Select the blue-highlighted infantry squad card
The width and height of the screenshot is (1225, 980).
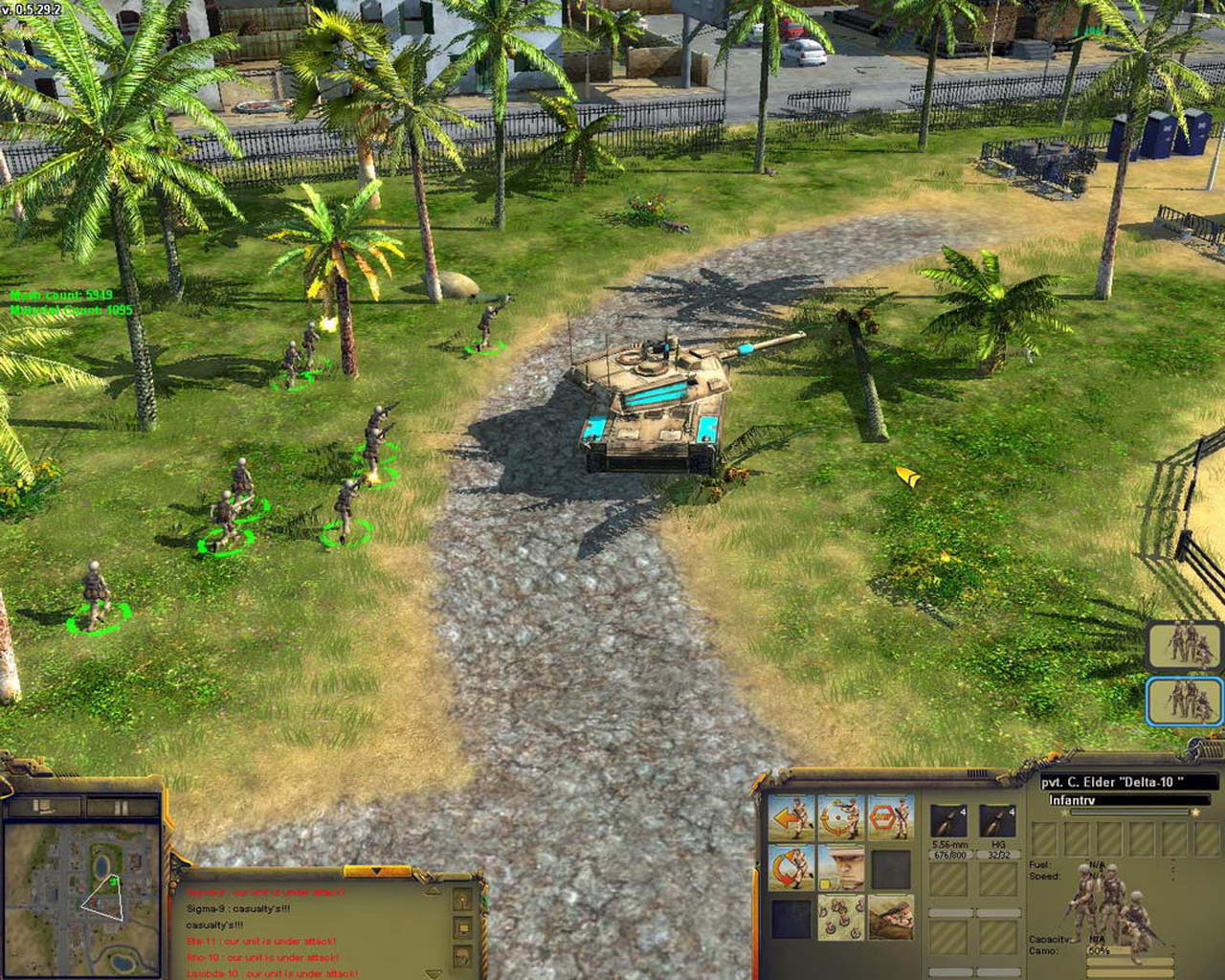[1185, 700]
